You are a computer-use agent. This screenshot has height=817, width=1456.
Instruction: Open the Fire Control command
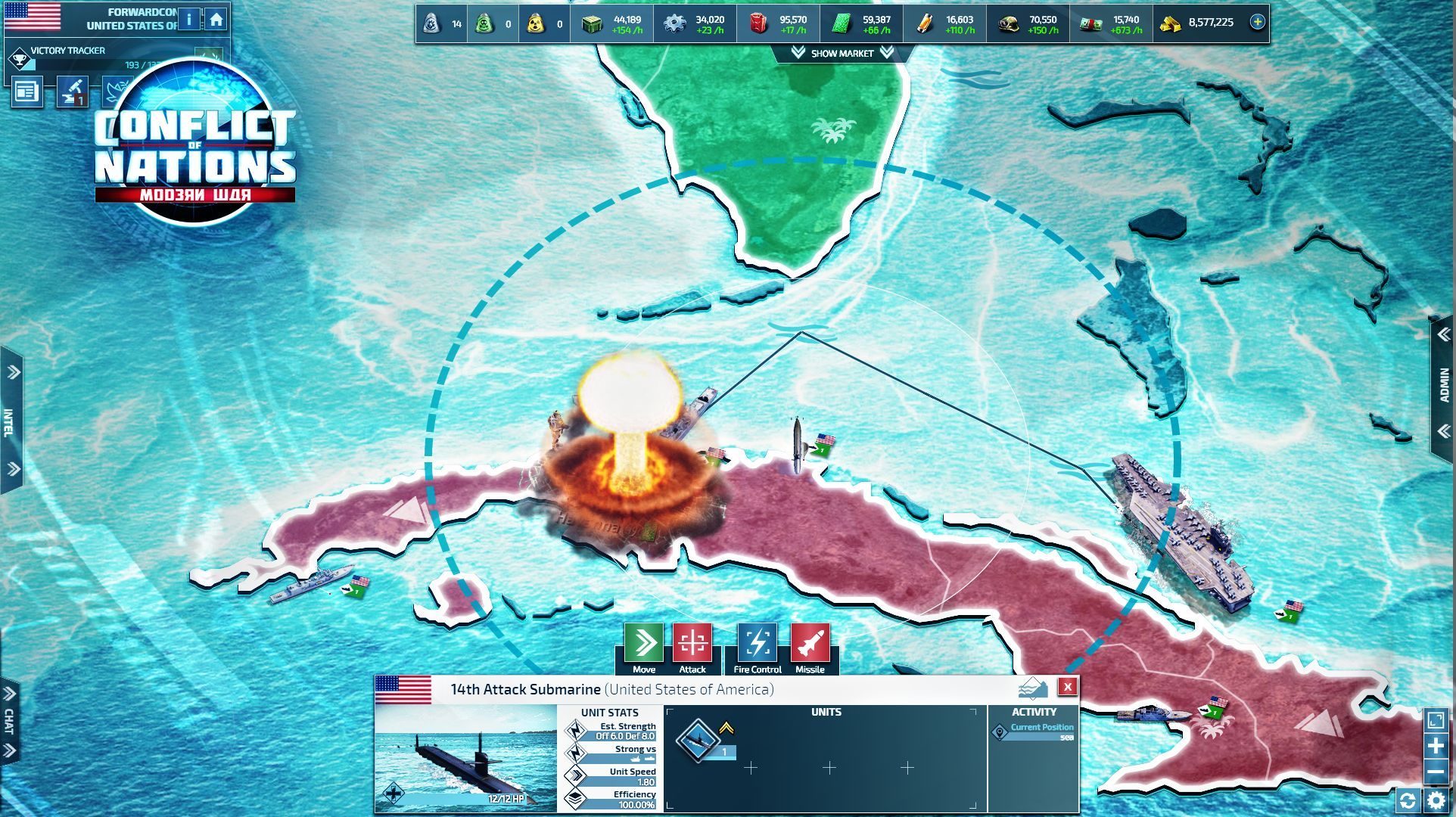coord(757,644)
